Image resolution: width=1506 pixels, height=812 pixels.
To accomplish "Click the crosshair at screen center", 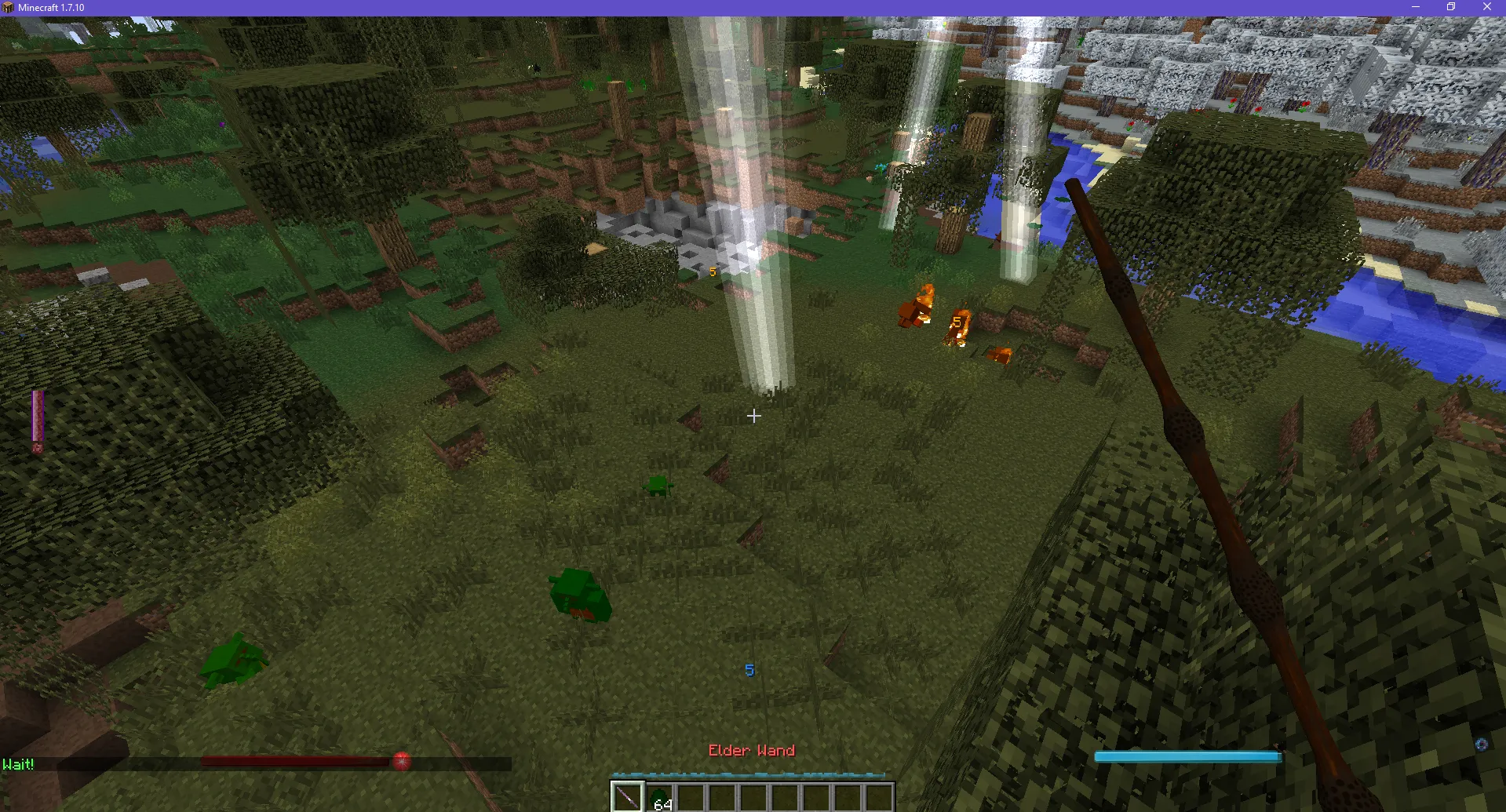I will pos(753,416).
